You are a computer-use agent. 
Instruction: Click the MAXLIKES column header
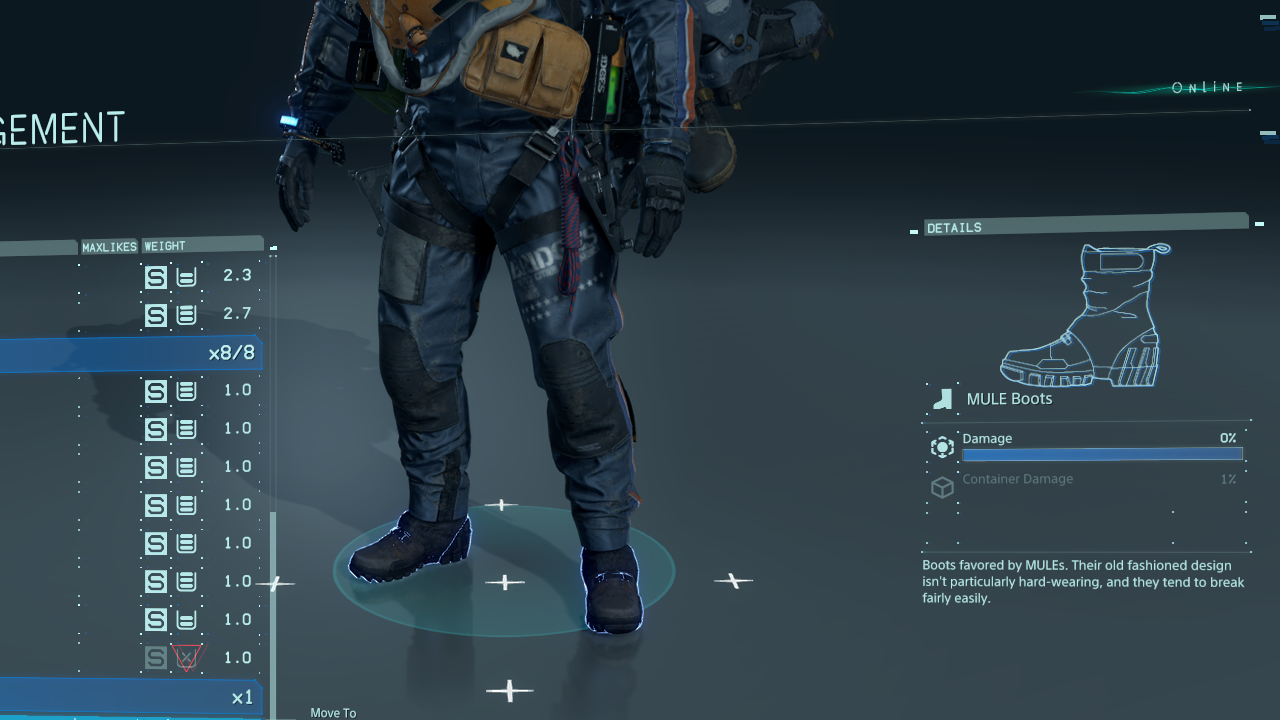click(x=109, y=246)
